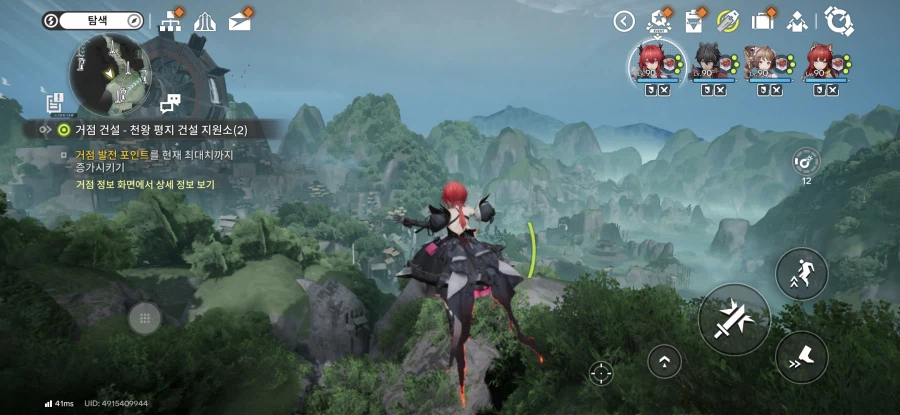The height and width of the screenshot is (415, 900).
Task: Open the chat speech bubble icon
Action: tap(170, 102)
